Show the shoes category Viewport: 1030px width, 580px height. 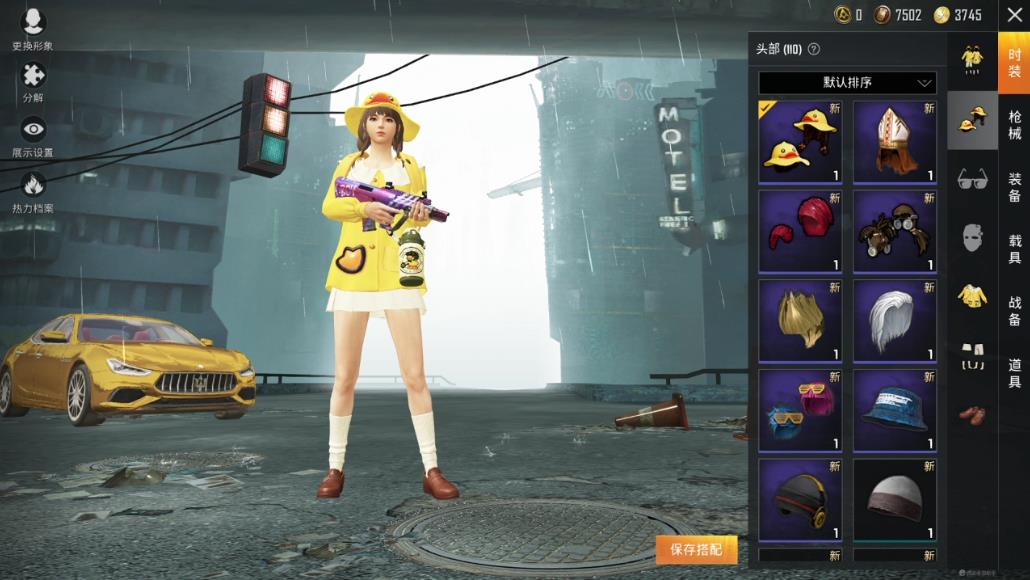pos(972,413)
